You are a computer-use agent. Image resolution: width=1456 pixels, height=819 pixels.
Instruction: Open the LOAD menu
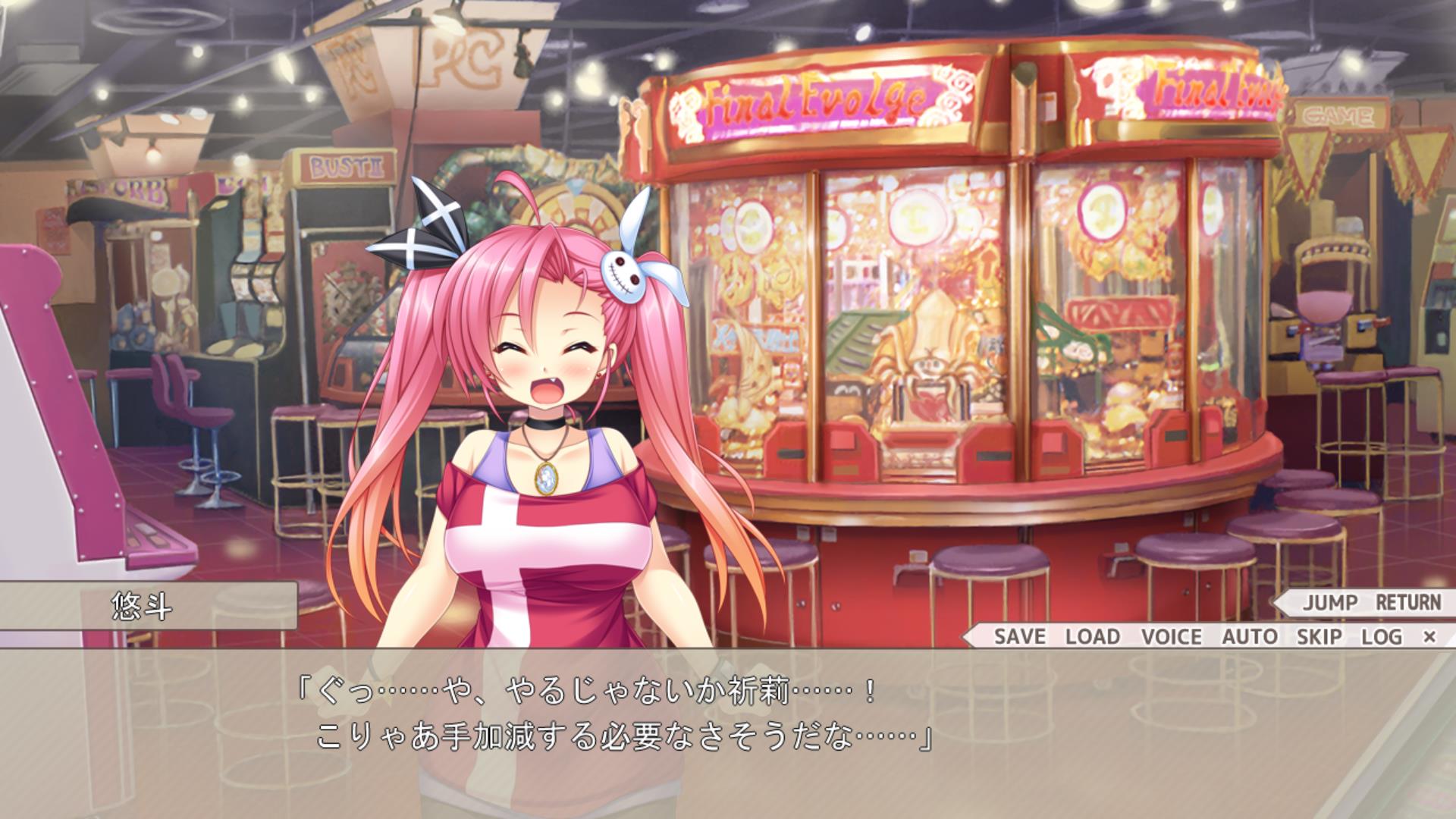pos(1093,636)
